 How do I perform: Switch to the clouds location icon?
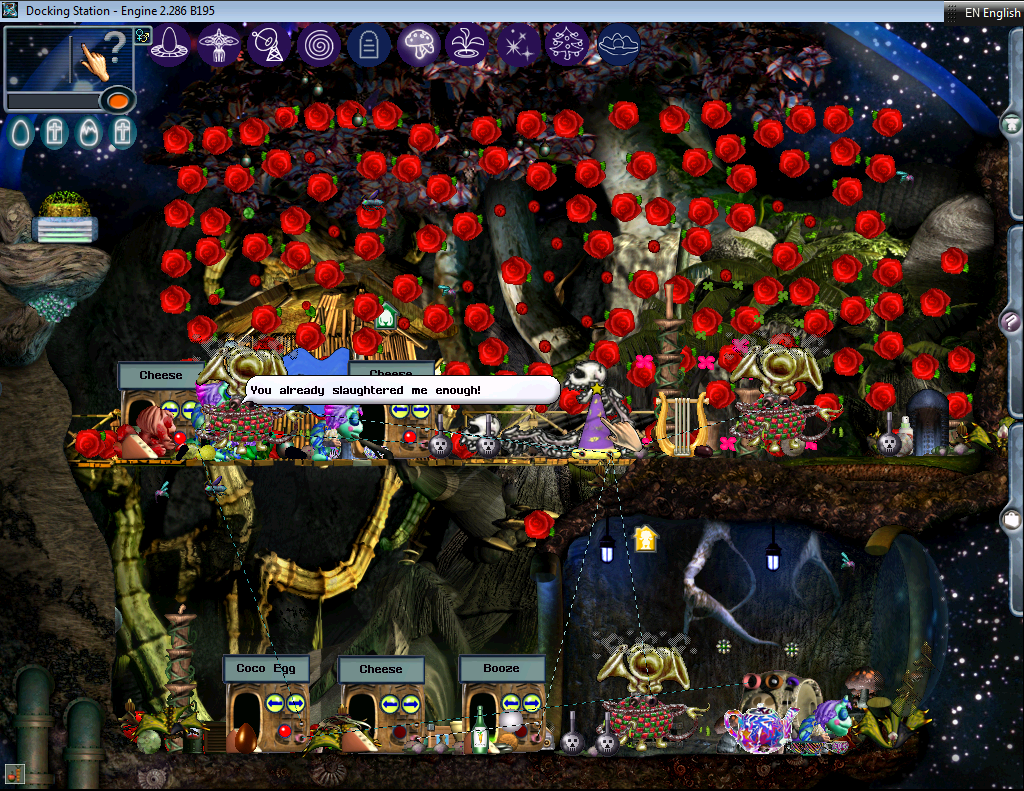(618, 45)
